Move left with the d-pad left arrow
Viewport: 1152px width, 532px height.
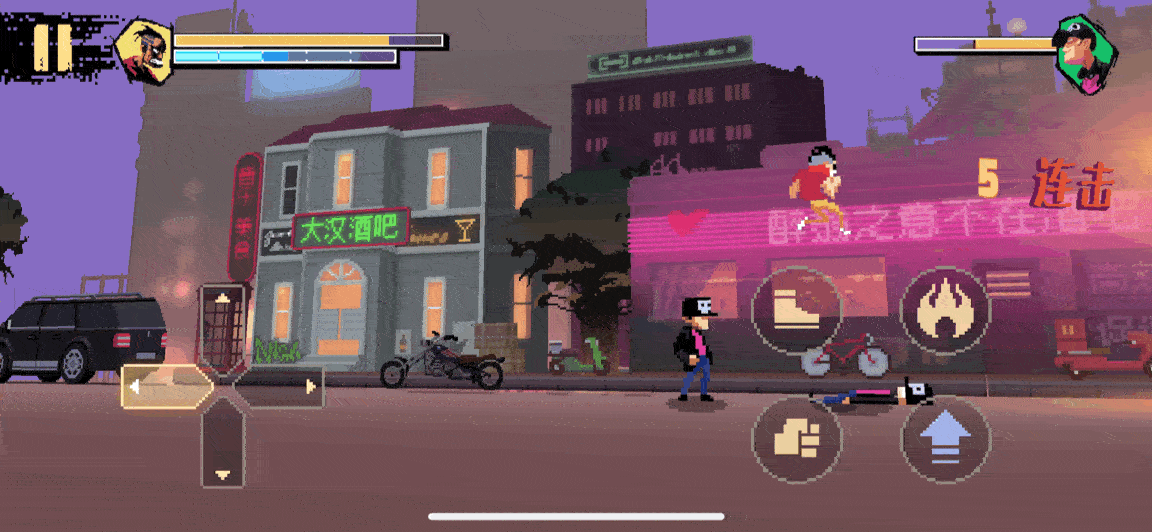coord(163,387)
